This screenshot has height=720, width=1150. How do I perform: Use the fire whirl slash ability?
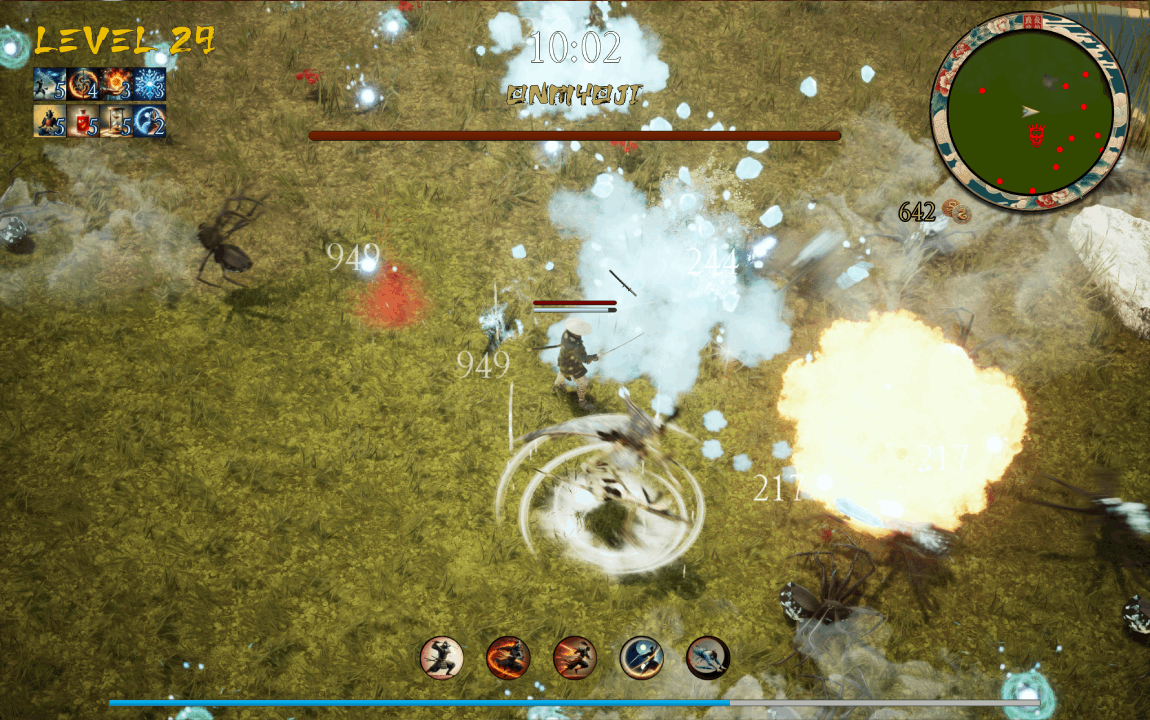(508, 657)
